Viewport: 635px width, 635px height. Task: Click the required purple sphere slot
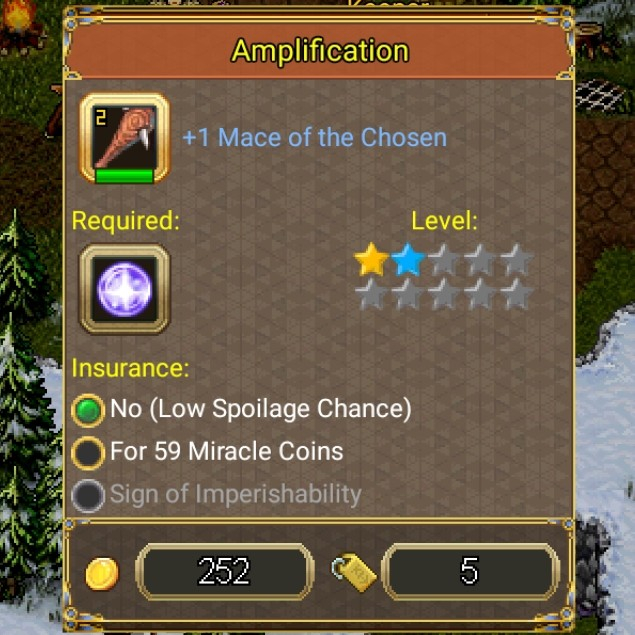pos(124,289)
